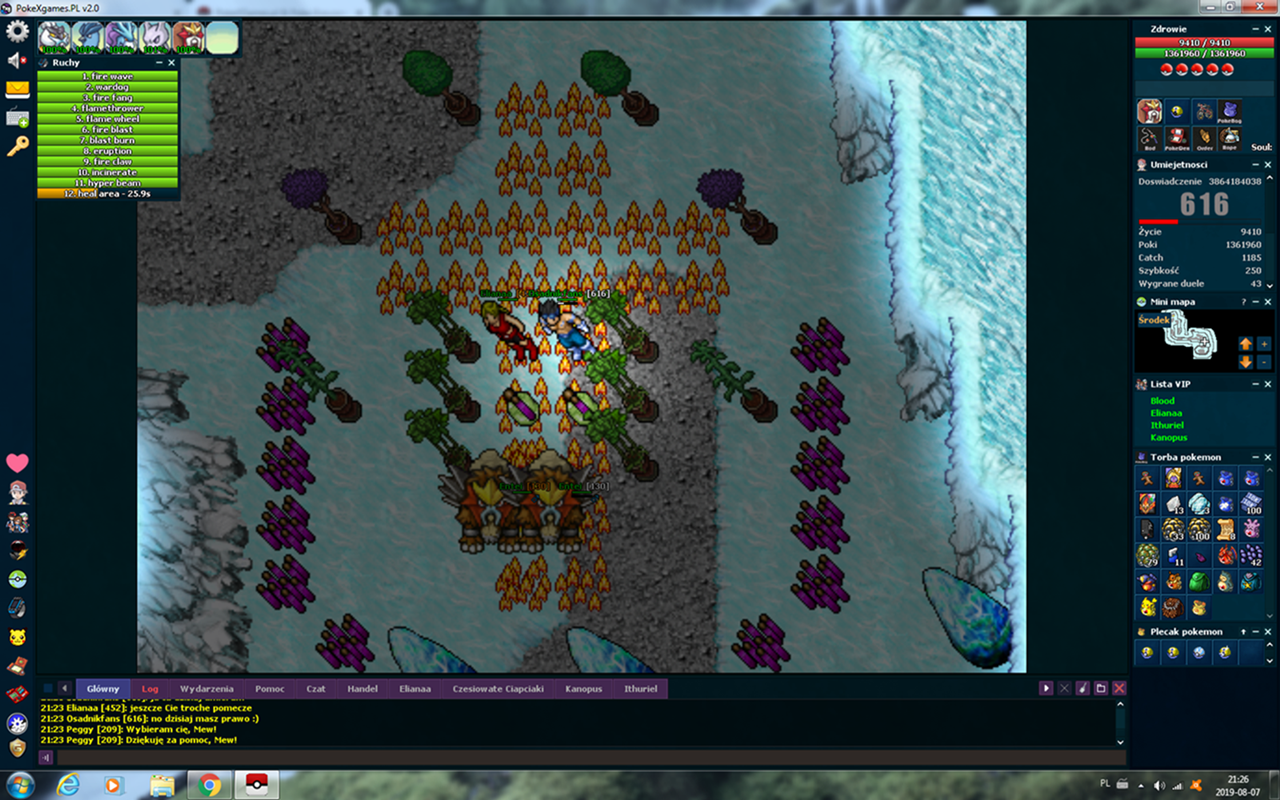Choose the Entei portrait in team bar

tap(188, 38)
